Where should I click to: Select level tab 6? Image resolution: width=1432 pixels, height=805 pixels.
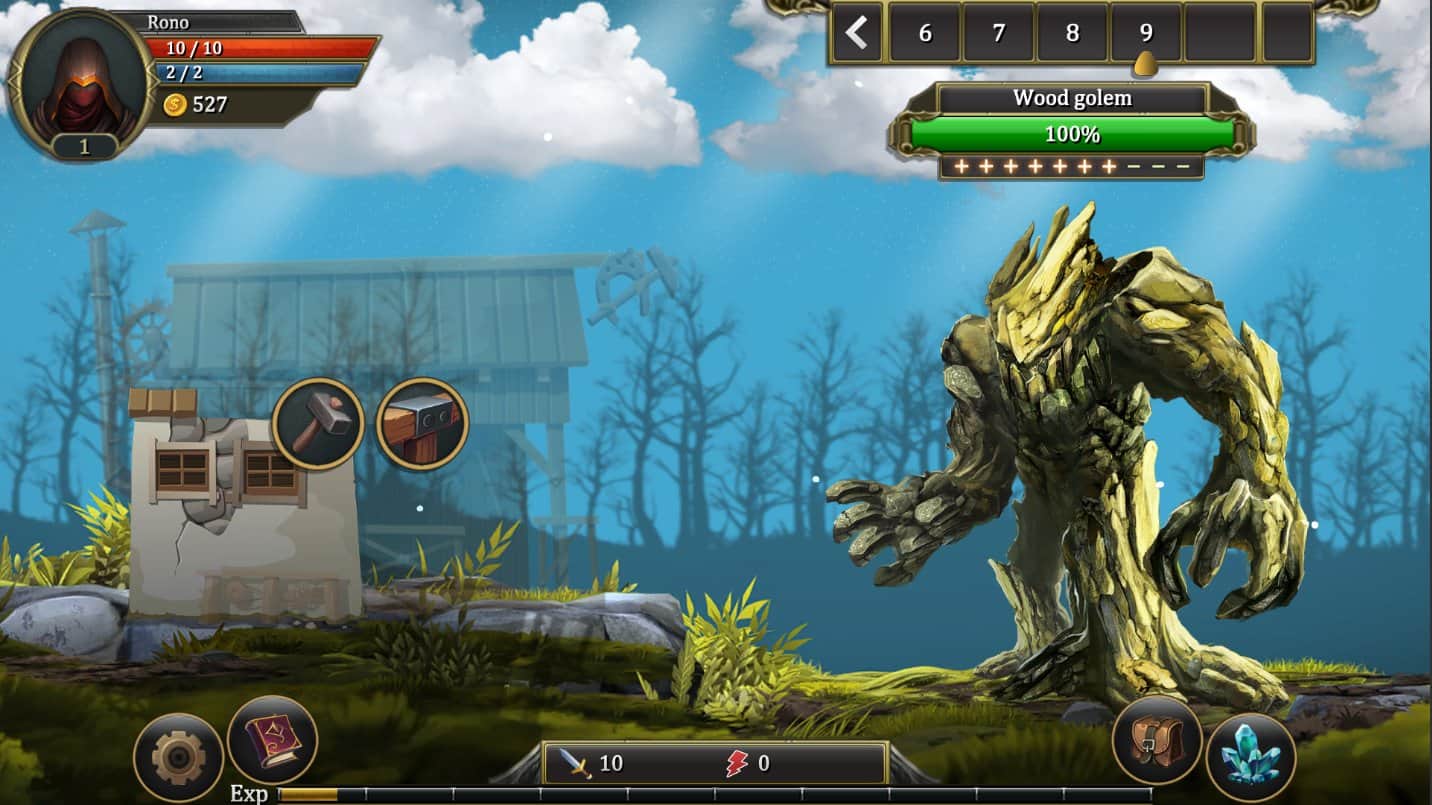tap(924, 33)
